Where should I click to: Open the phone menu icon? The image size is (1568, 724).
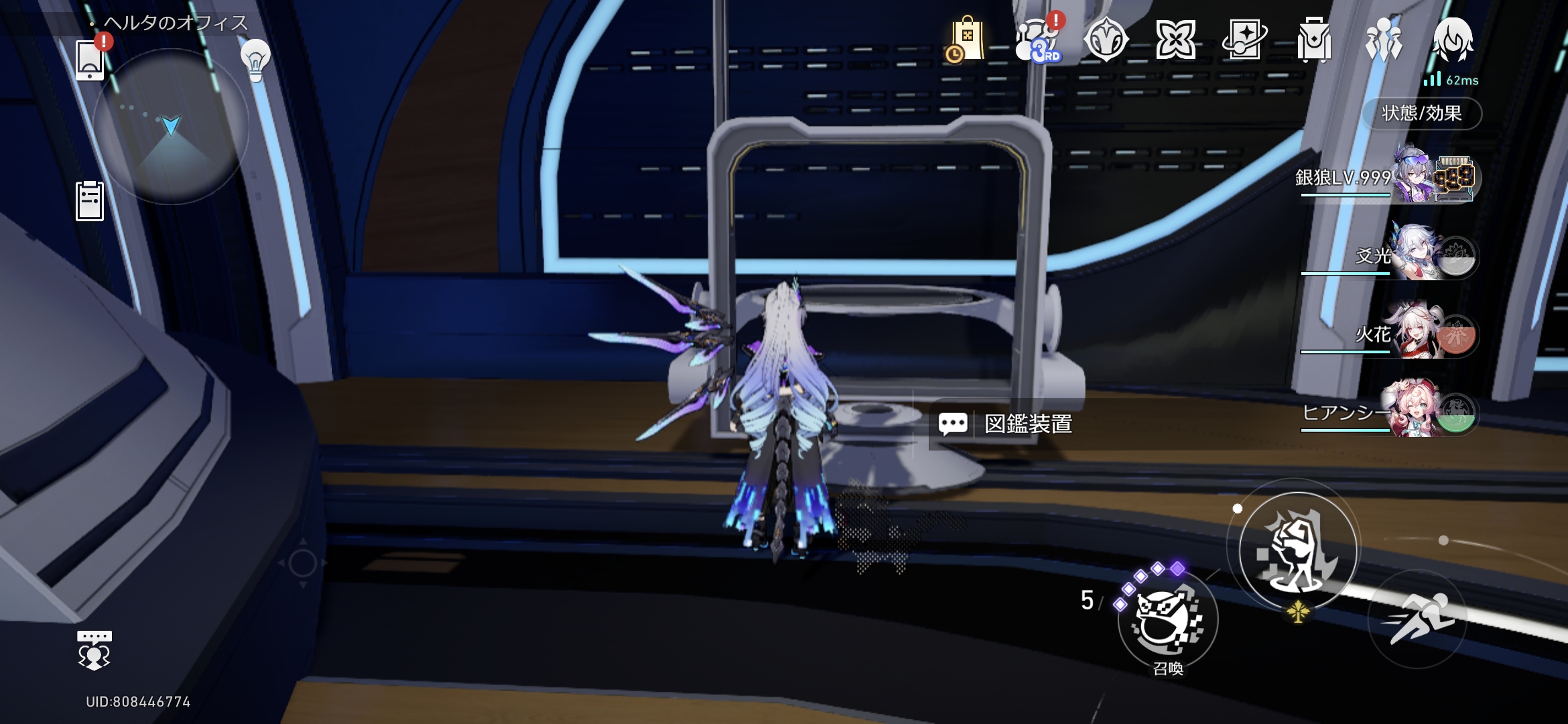[x=90, y=59]
